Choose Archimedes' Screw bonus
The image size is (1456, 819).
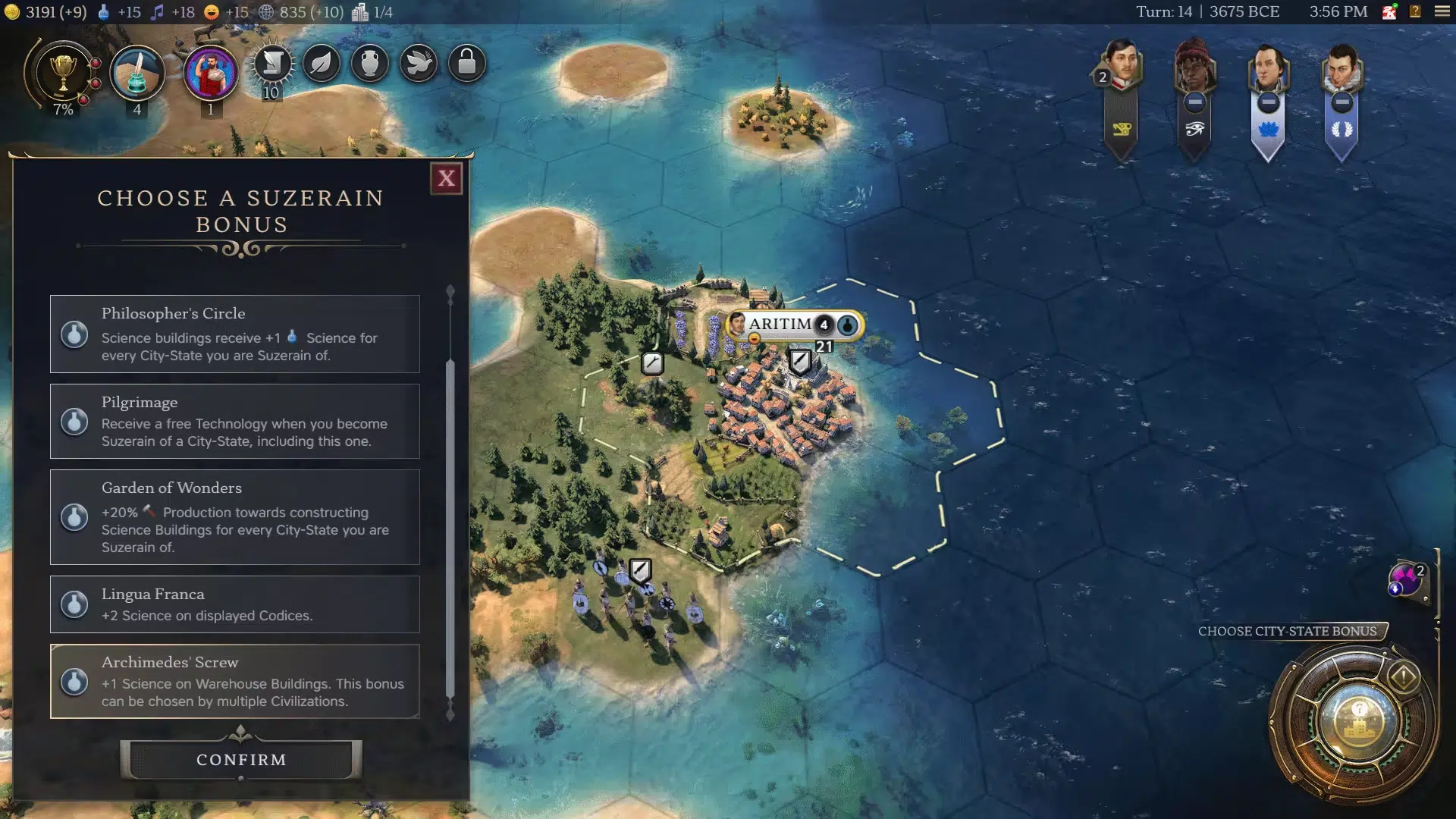click(234, 681)
